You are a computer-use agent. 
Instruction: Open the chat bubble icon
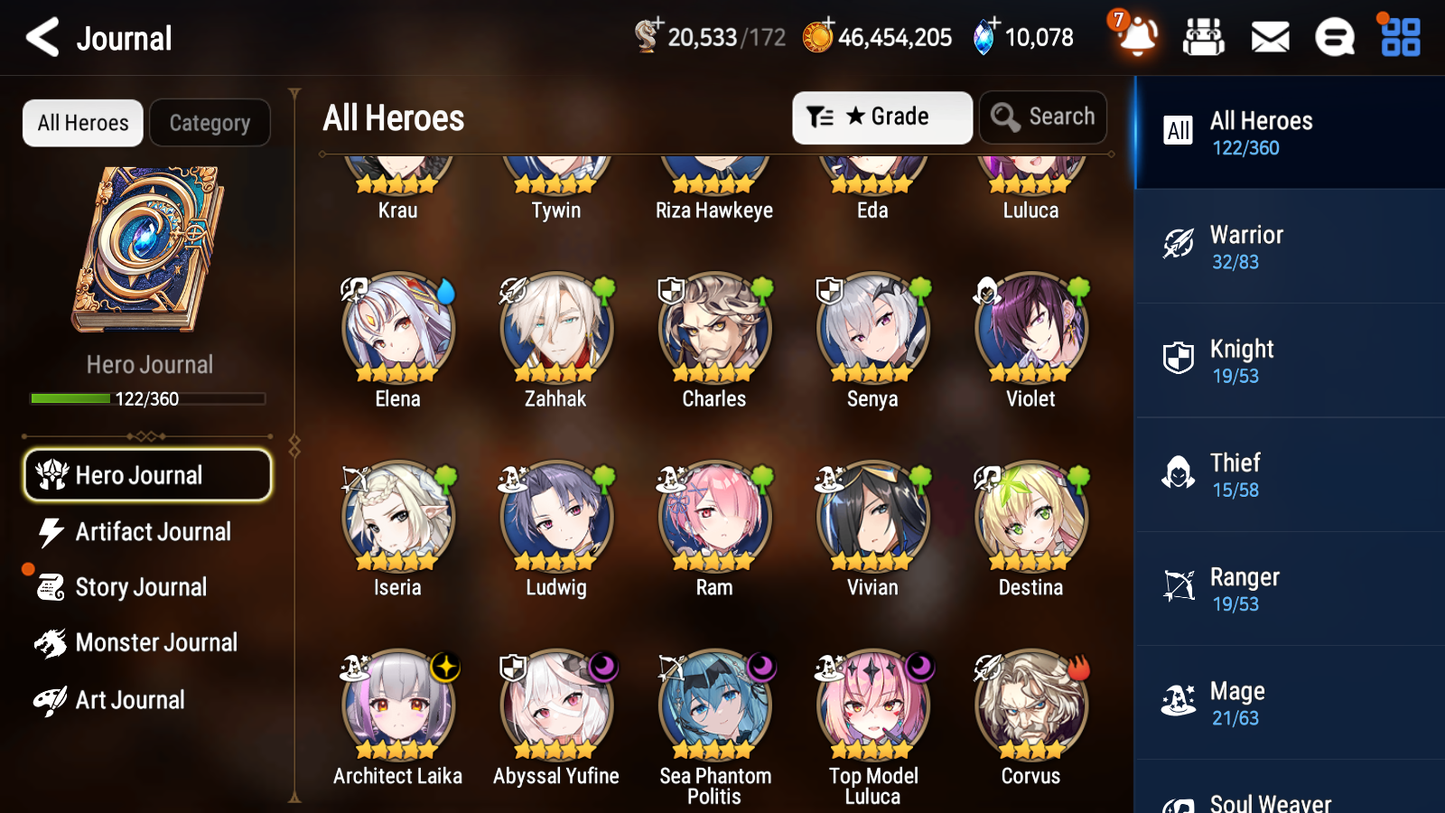[1335, 36]
